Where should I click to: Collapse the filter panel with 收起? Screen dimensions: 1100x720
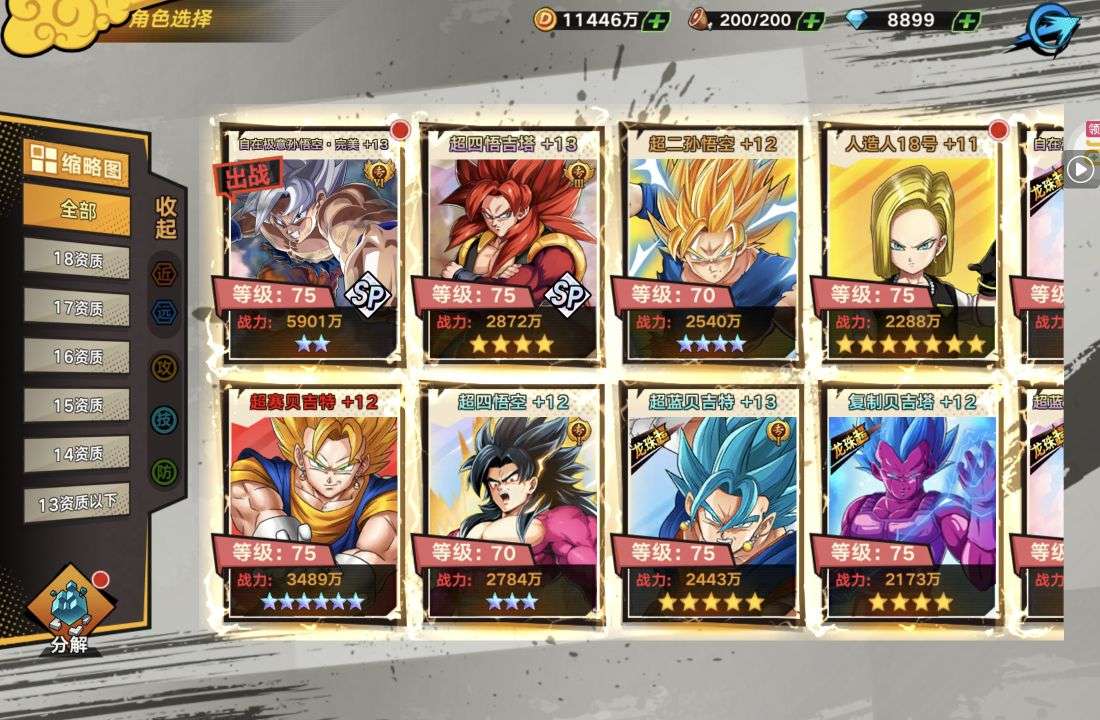(166, 217)
